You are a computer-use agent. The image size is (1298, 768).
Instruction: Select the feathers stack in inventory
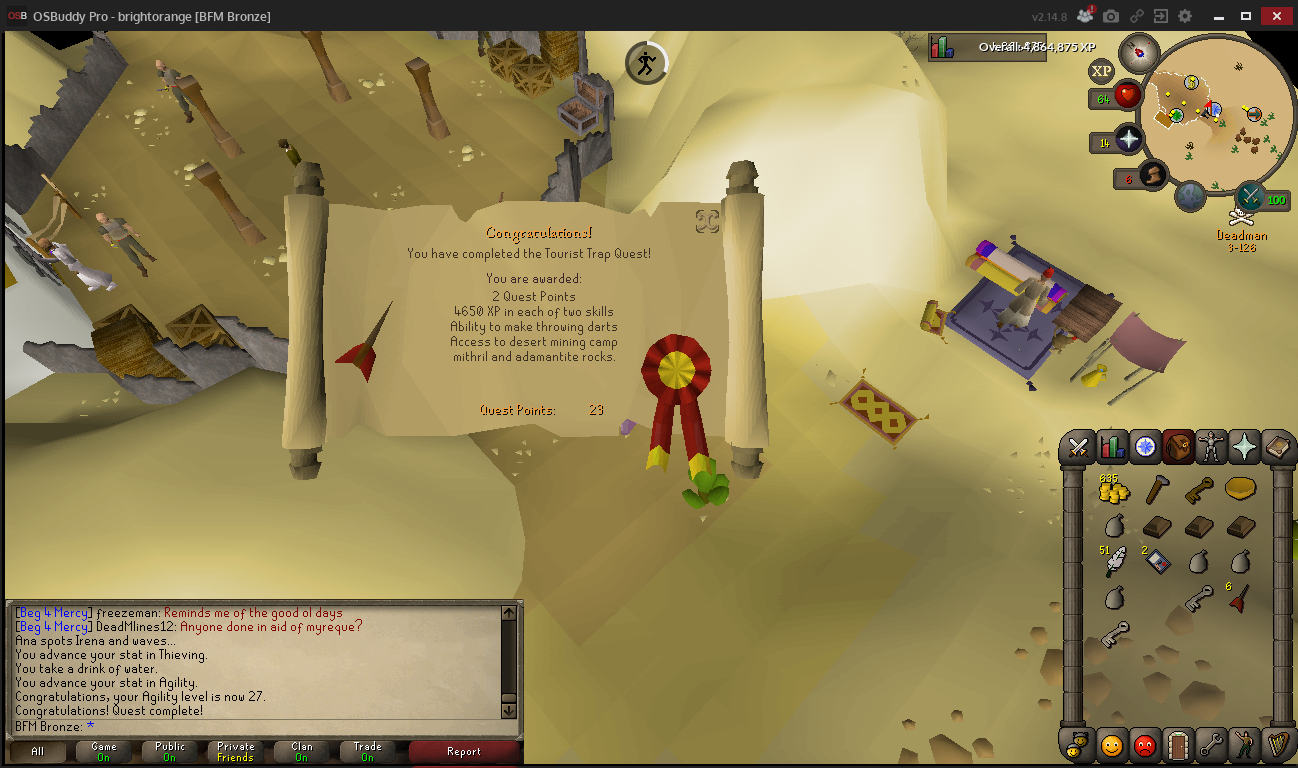tap(1114, 563)
